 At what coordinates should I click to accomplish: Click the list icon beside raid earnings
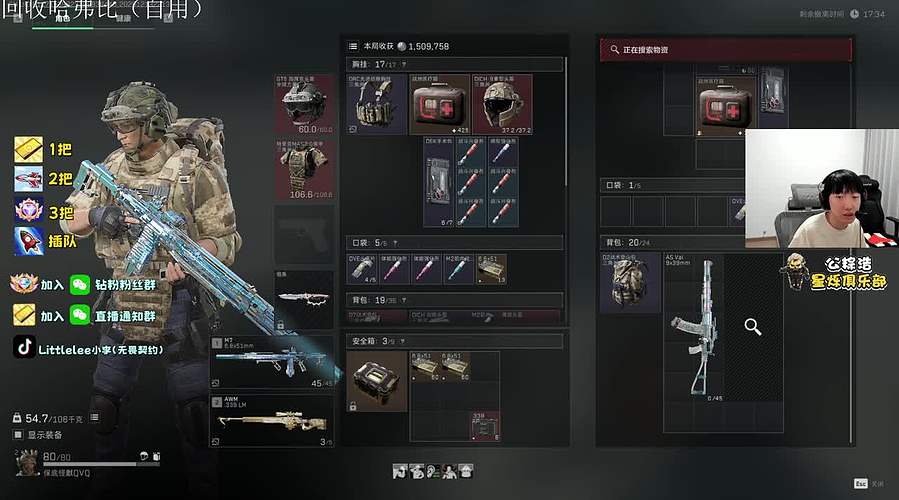(x=353, y=46)
